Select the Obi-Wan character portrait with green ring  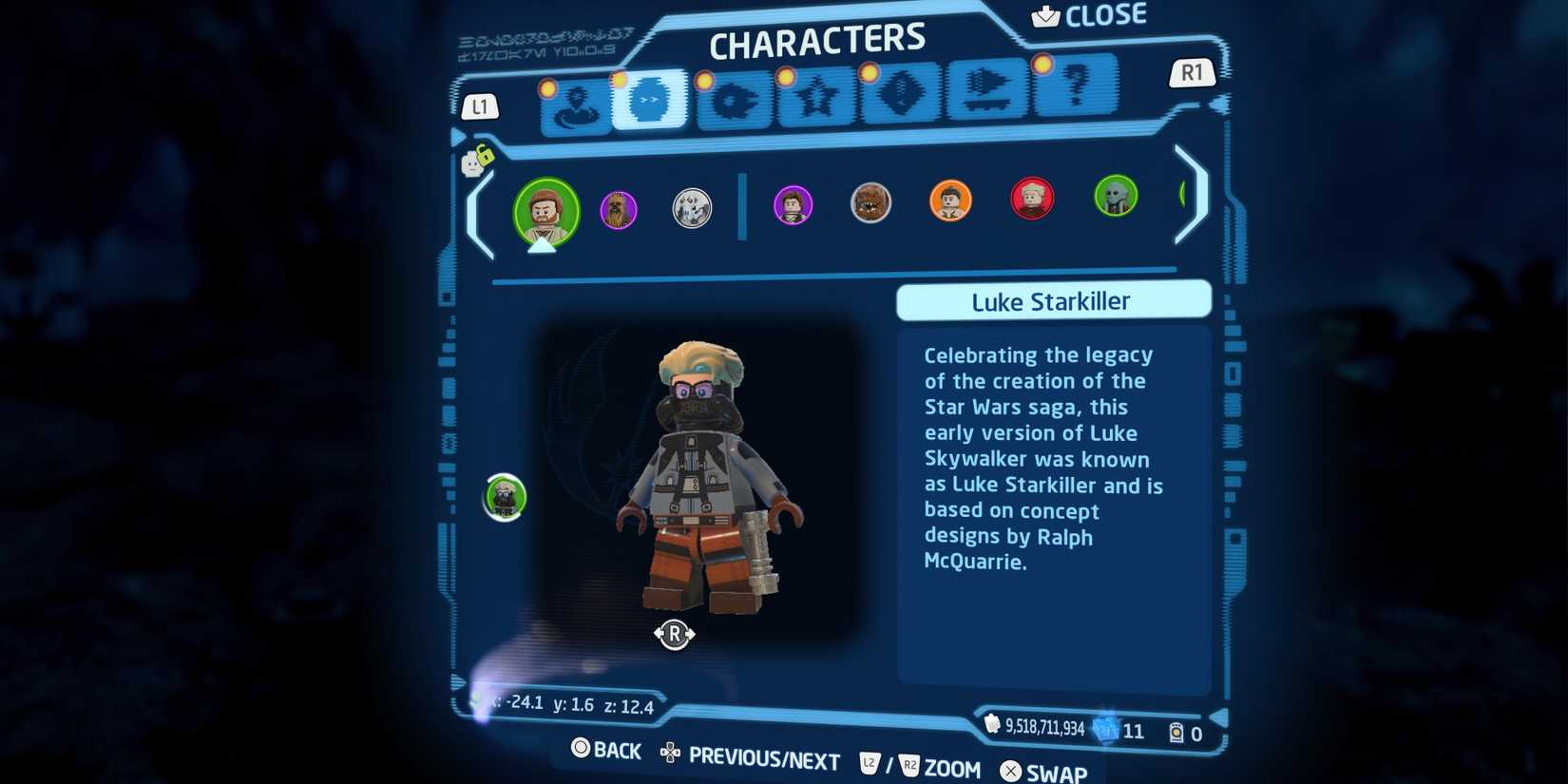point(546,213)
